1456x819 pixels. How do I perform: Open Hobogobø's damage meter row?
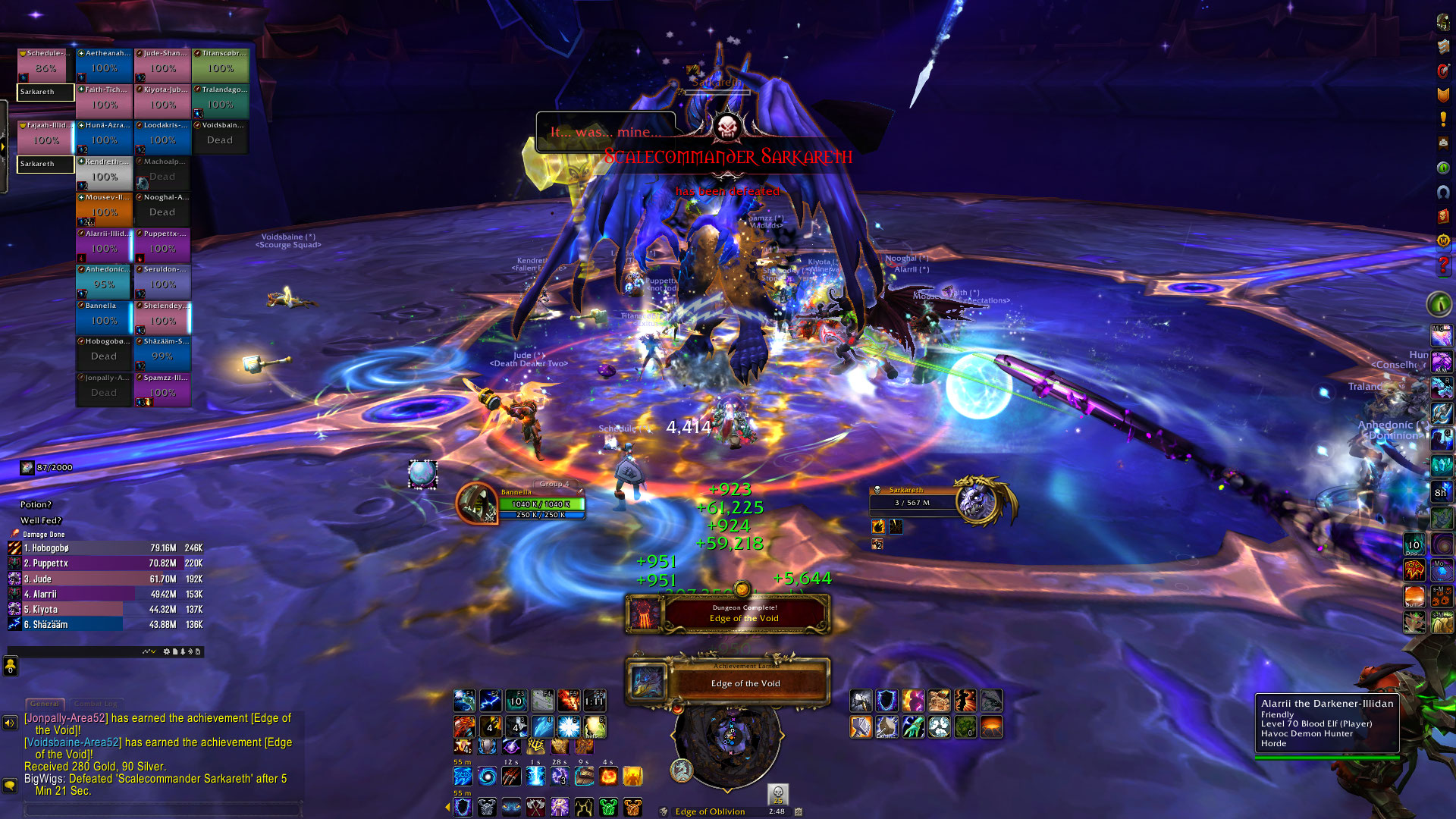click(105, 548)
